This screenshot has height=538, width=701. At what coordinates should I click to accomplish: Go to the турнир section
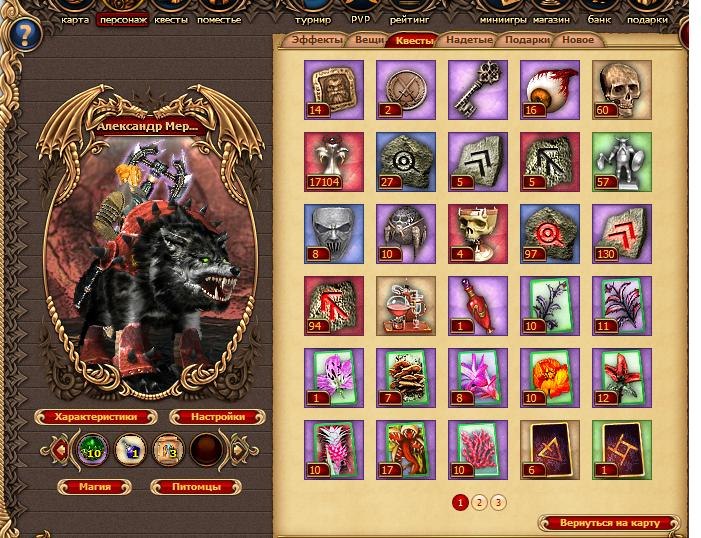(x=315, y=19)
